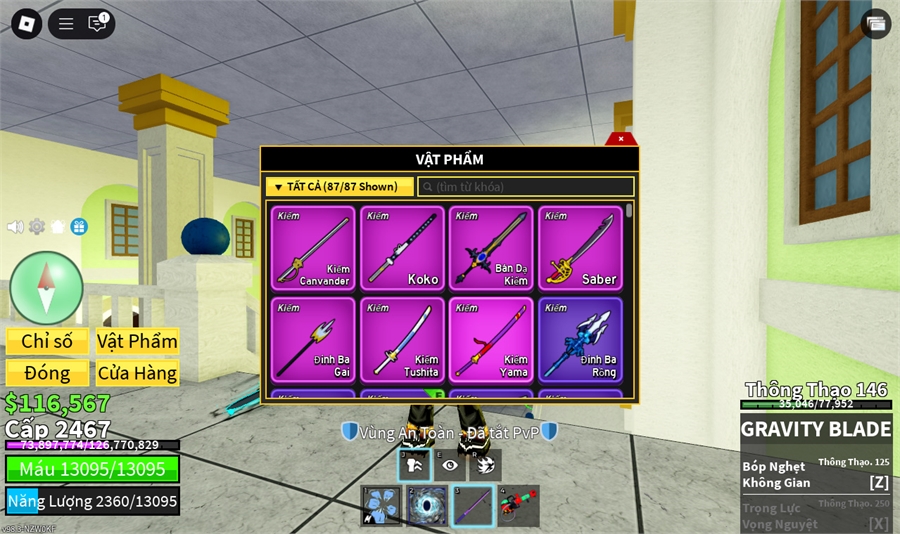Open the Roblox menu logo button

click(26, 24)
